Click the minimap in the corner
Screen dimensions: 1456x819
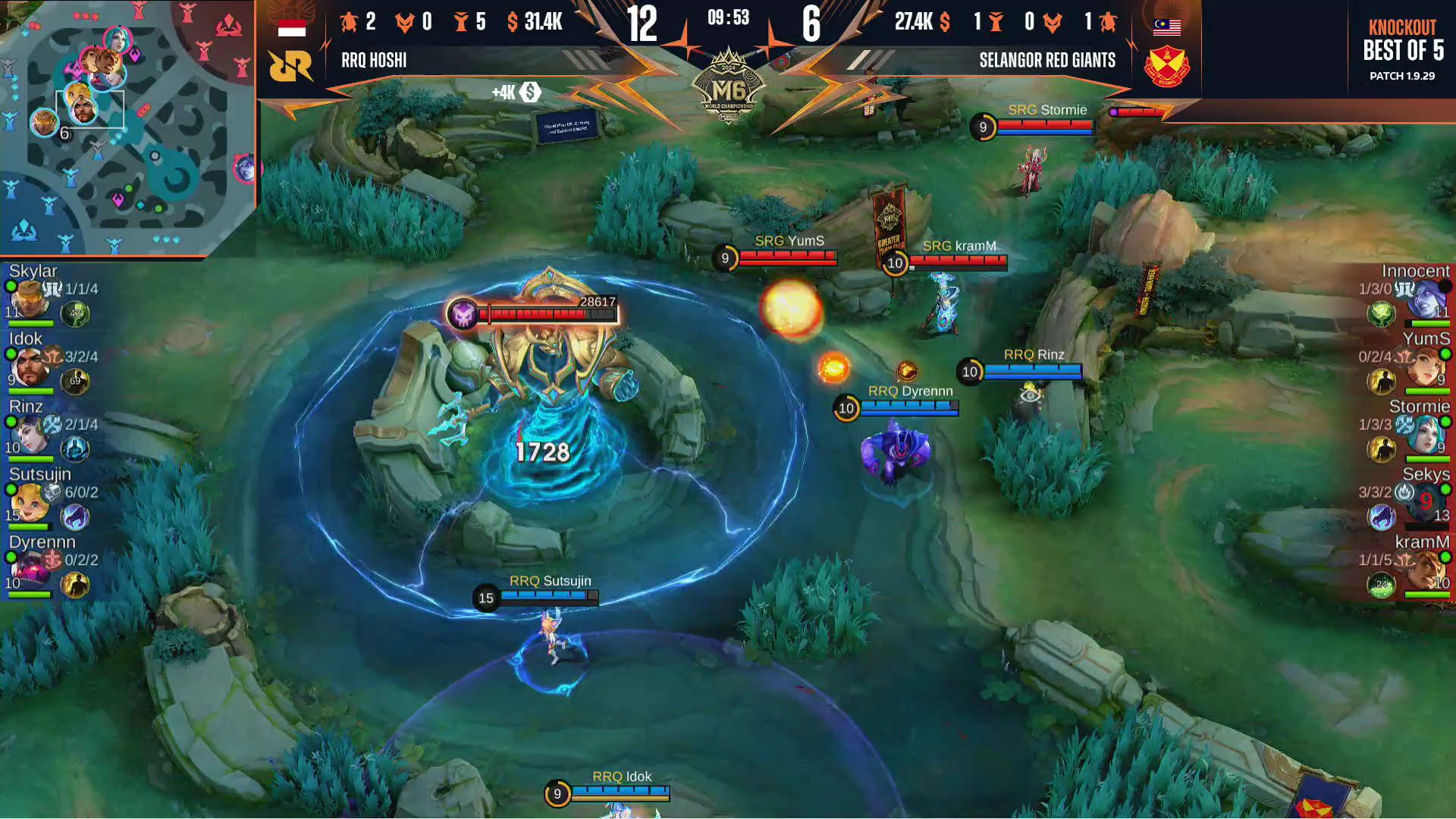point(127,127)
